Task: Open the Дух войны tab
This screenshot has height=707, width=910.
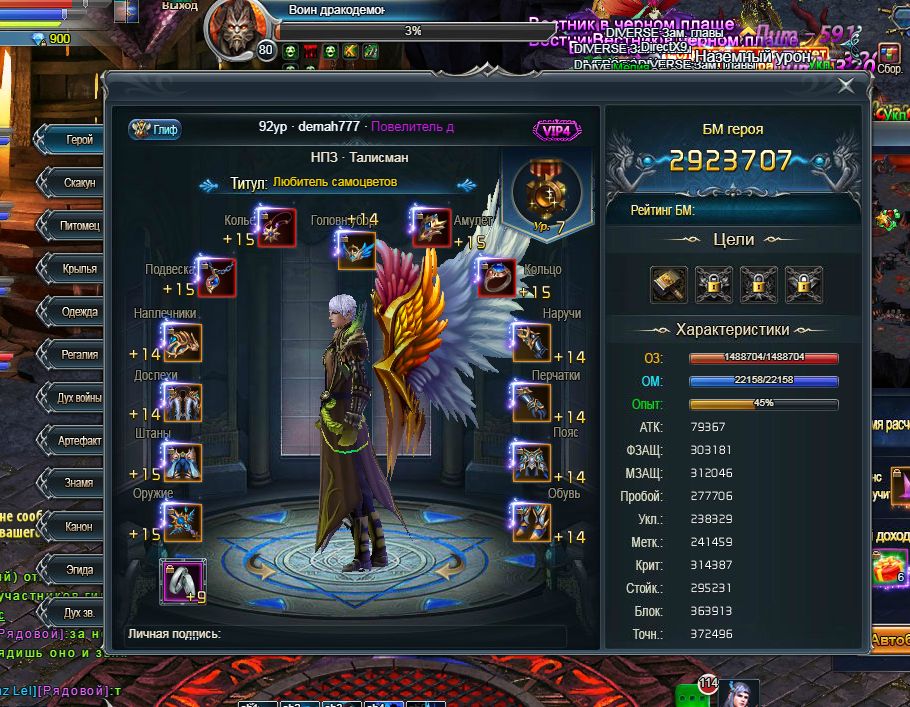Action: 78,397
